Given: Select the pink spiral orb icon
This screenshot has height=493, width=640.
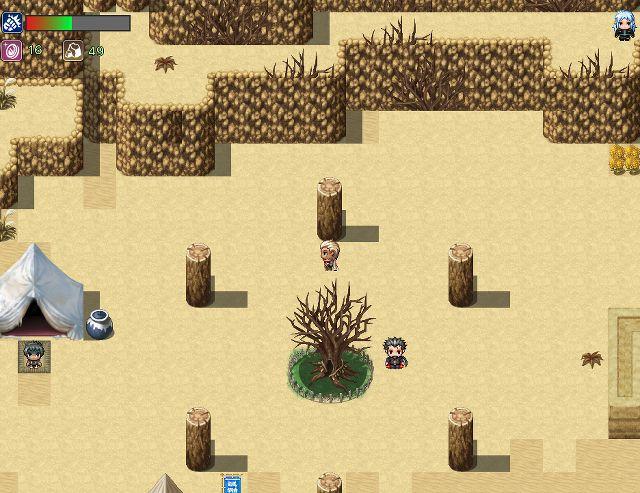Looking at the screenshot, I should [x=12, y=50].
